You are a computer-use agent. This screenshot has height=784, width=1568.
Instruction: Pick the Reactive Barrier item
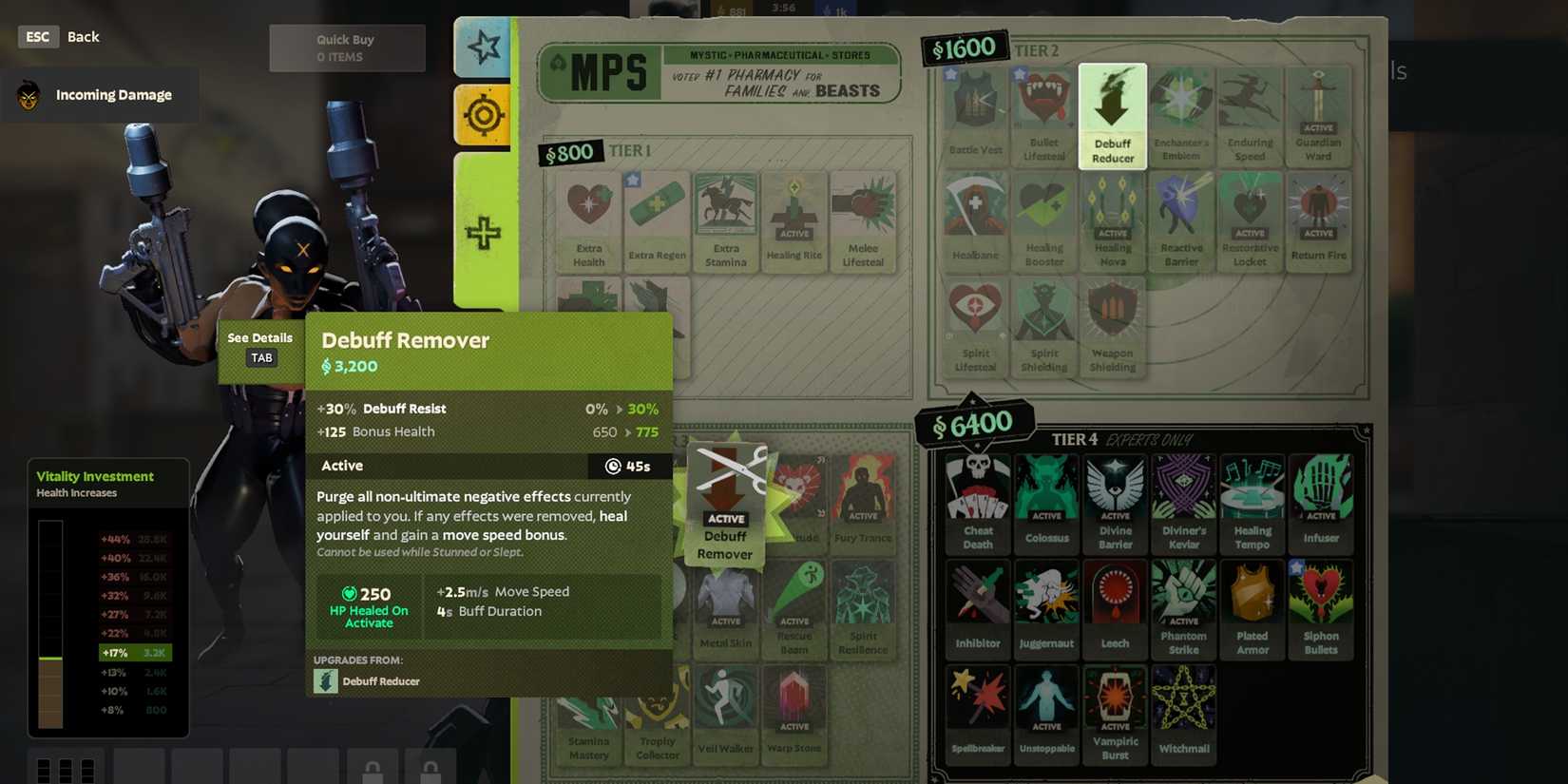1181,217
